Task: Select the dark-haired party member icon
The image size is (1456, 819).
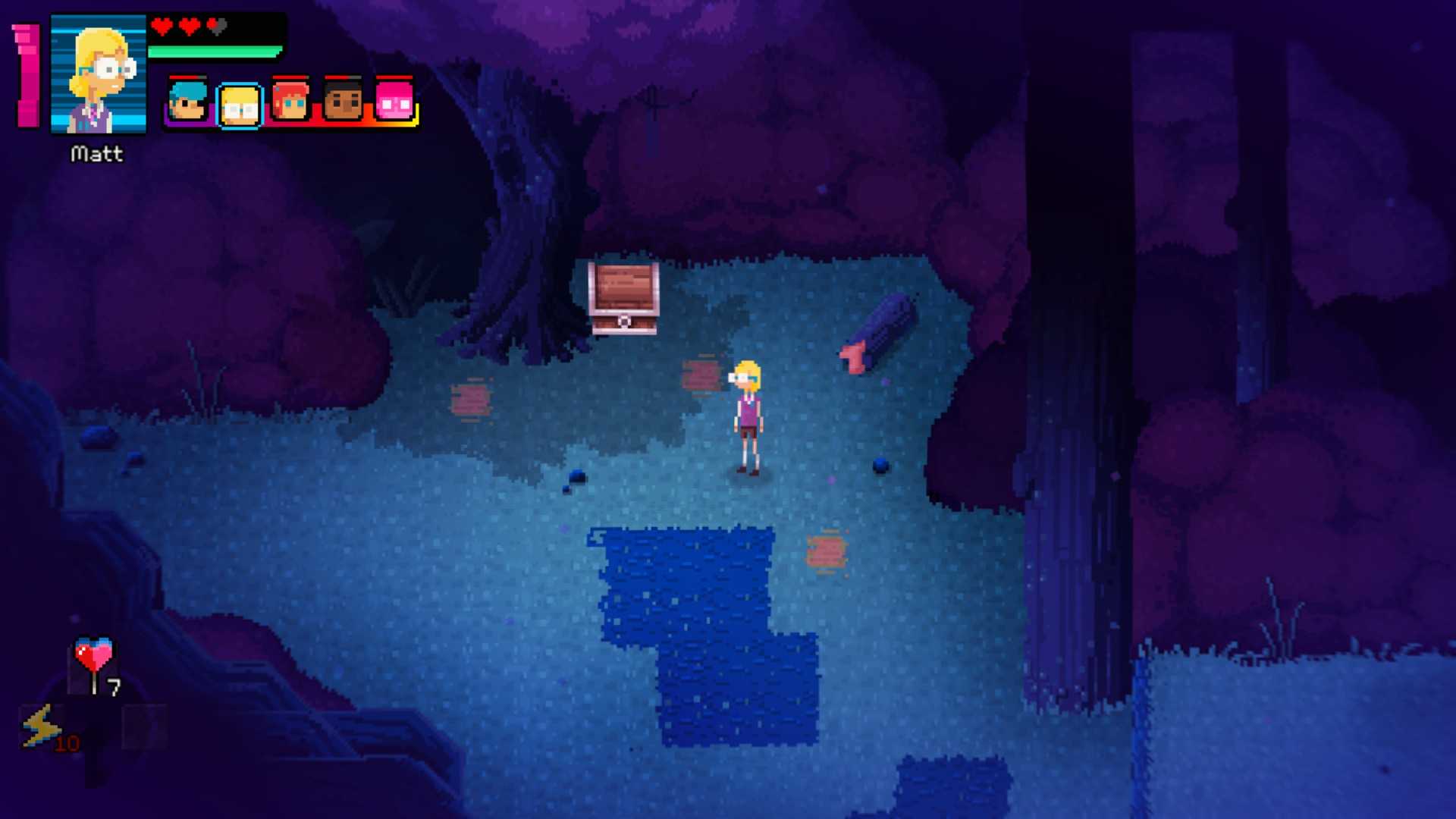Action: pos(343,102)
